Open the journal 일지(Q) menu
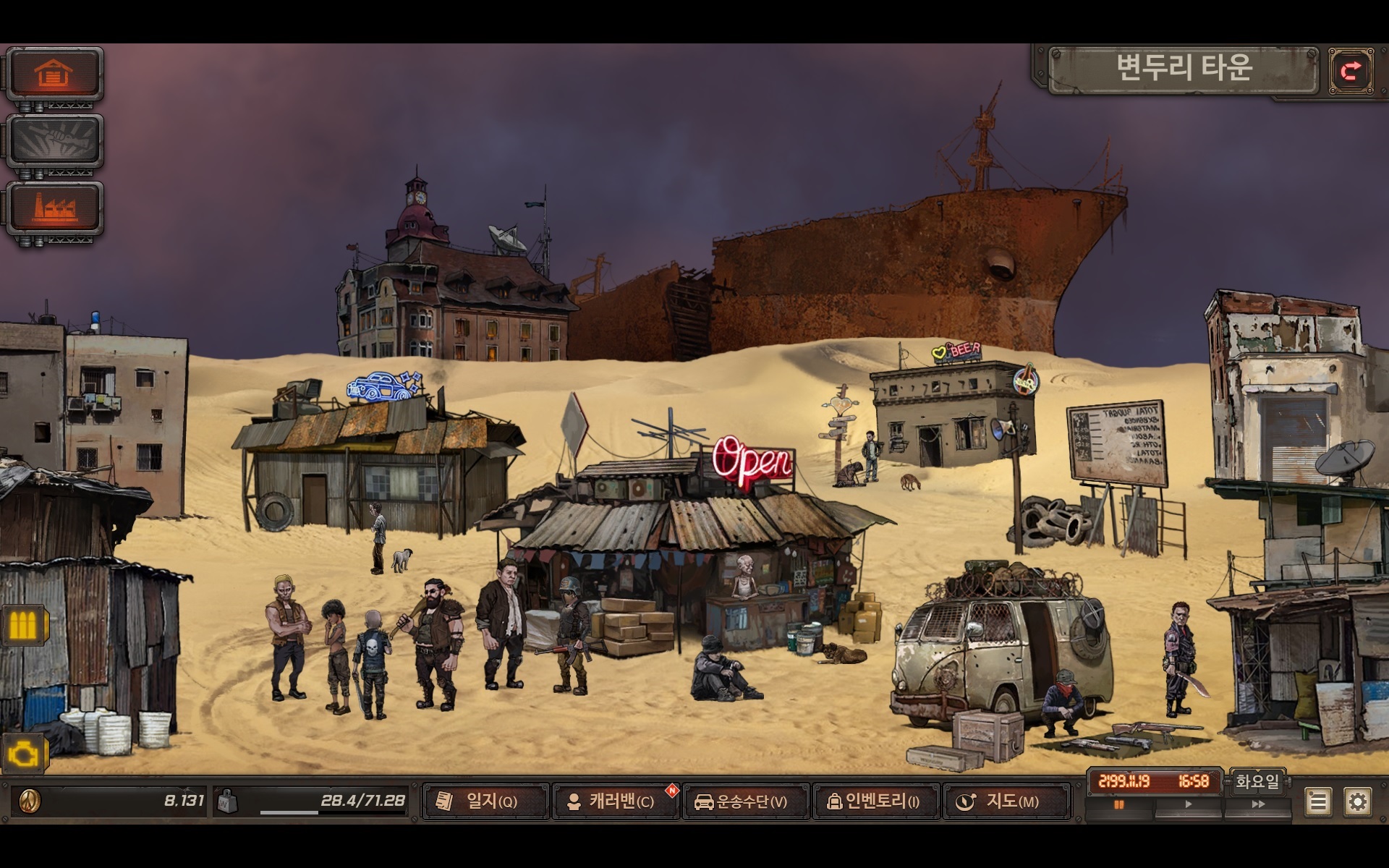 (485, 801)
